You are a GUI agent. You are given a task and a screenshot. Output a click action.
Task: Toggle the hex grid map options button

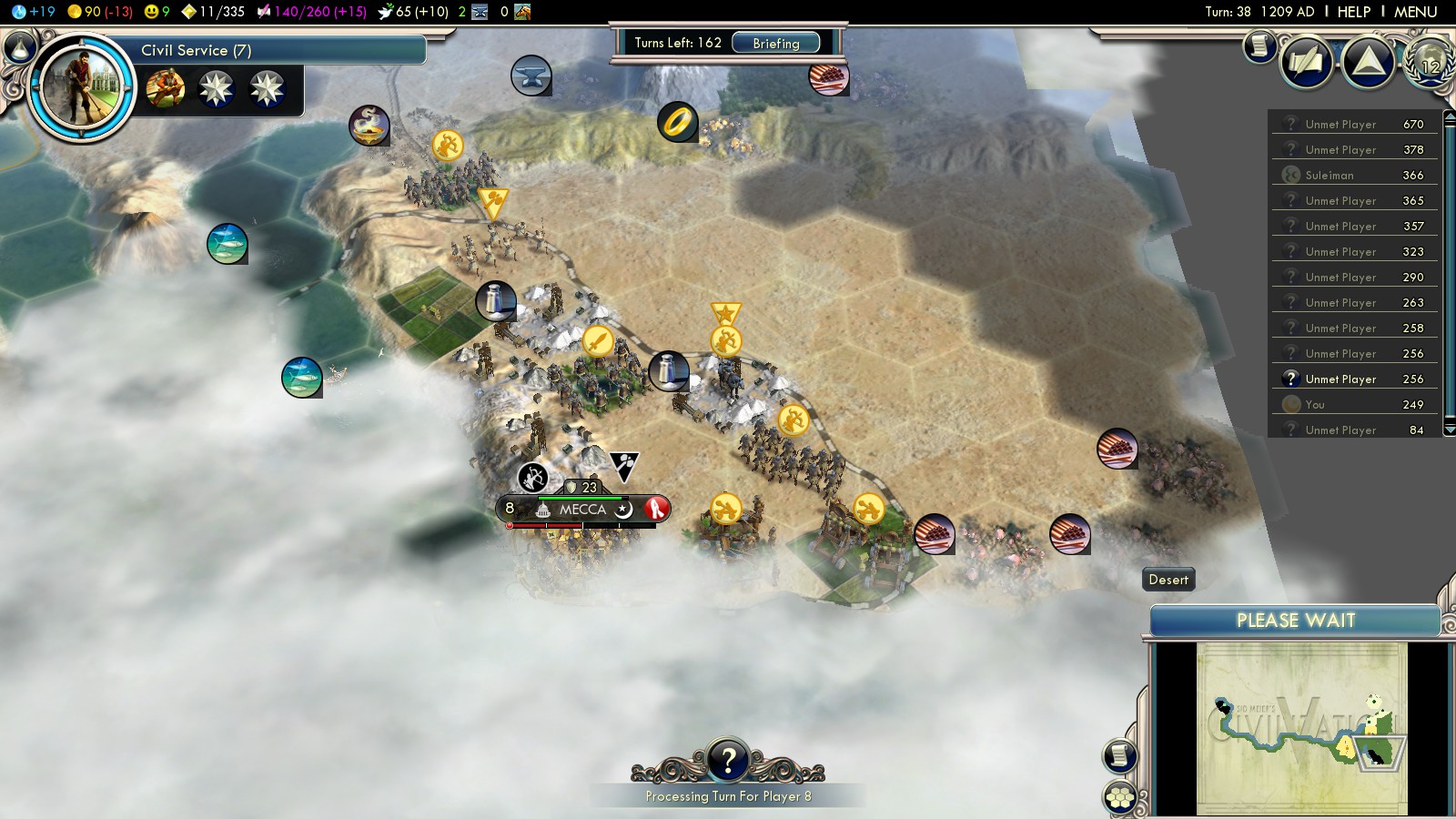1119,798
